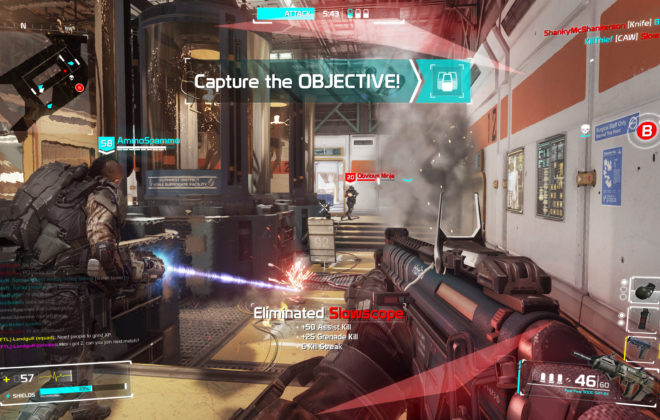Image resolution: width=660 pixels, height=420 pixels.
Task: Select the blue pistol sidearm slot
Action: [642, 348]
